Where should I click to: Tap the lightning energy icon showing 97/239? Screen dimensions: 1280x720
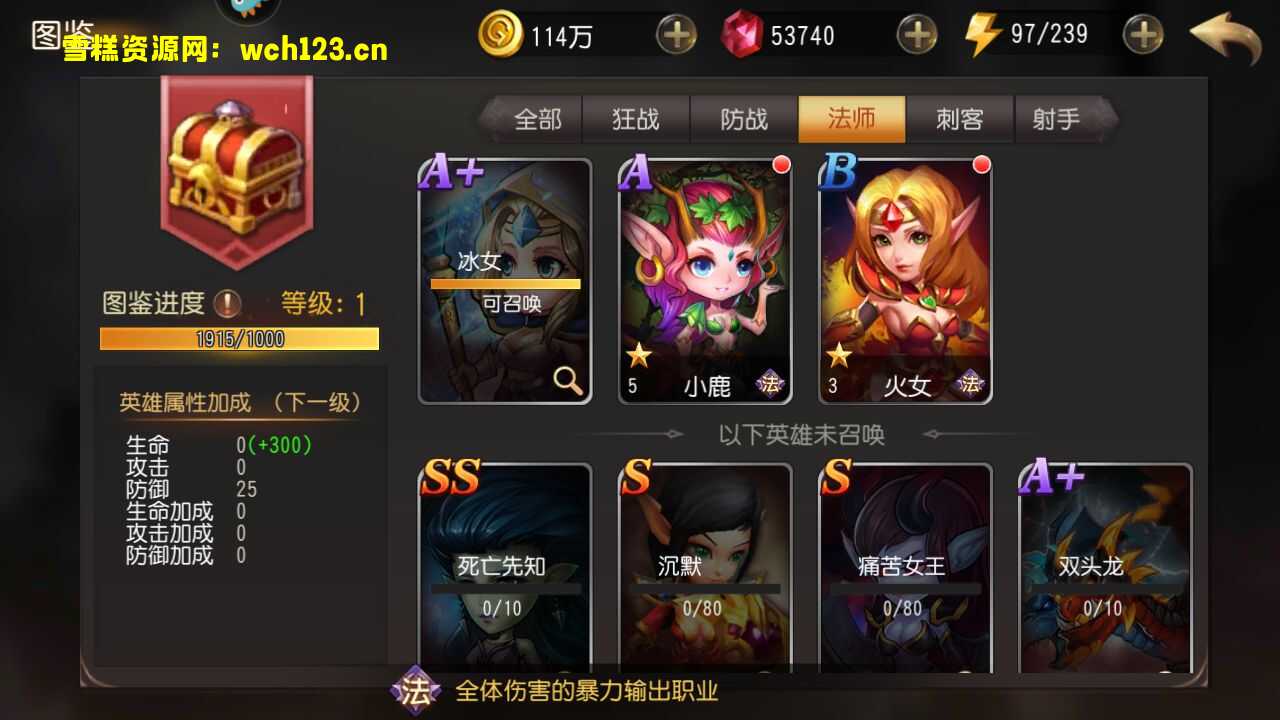tap(982, 34)
